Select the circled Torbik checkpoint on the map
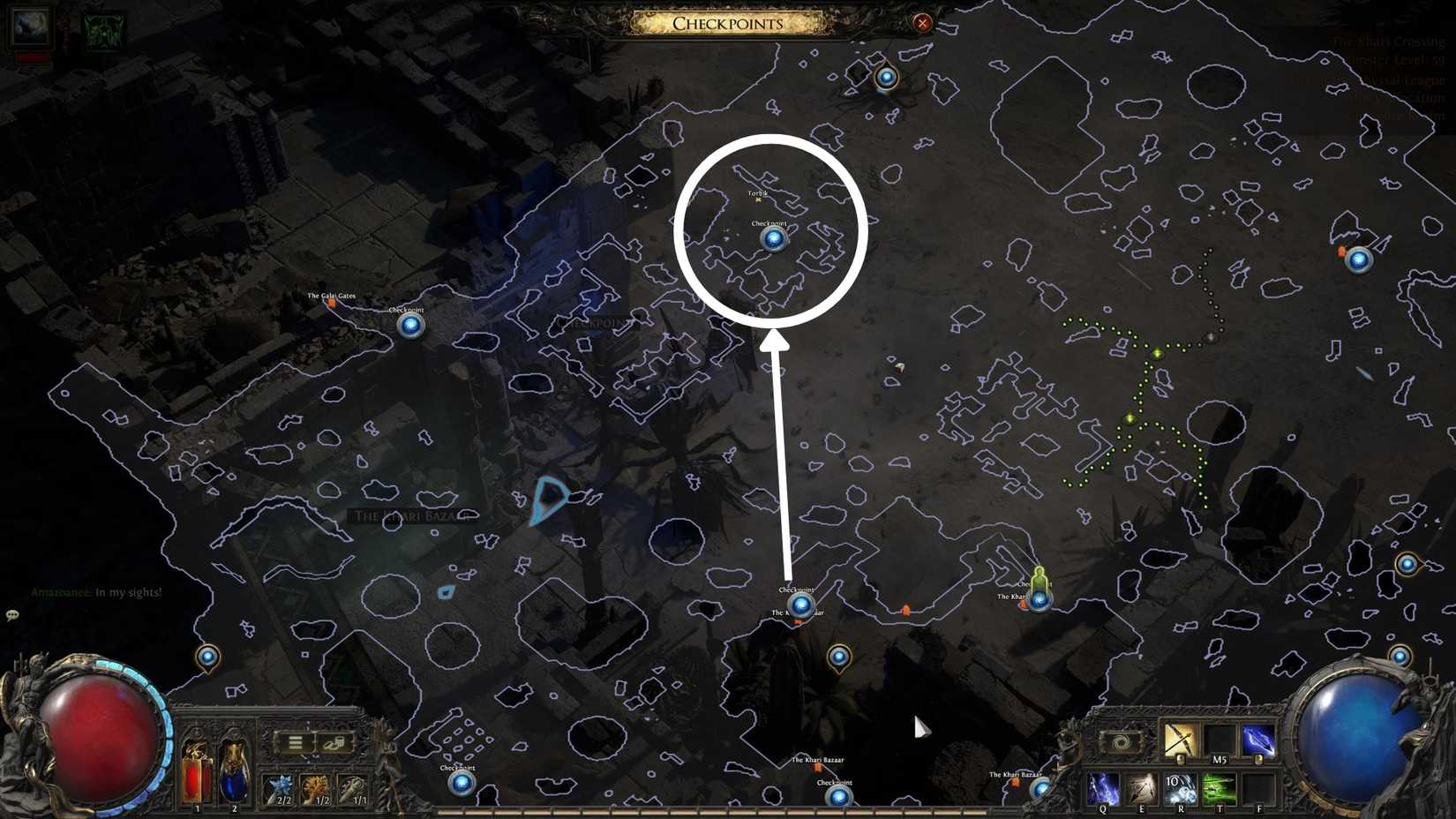1456x819 pixels. point(772,237)
